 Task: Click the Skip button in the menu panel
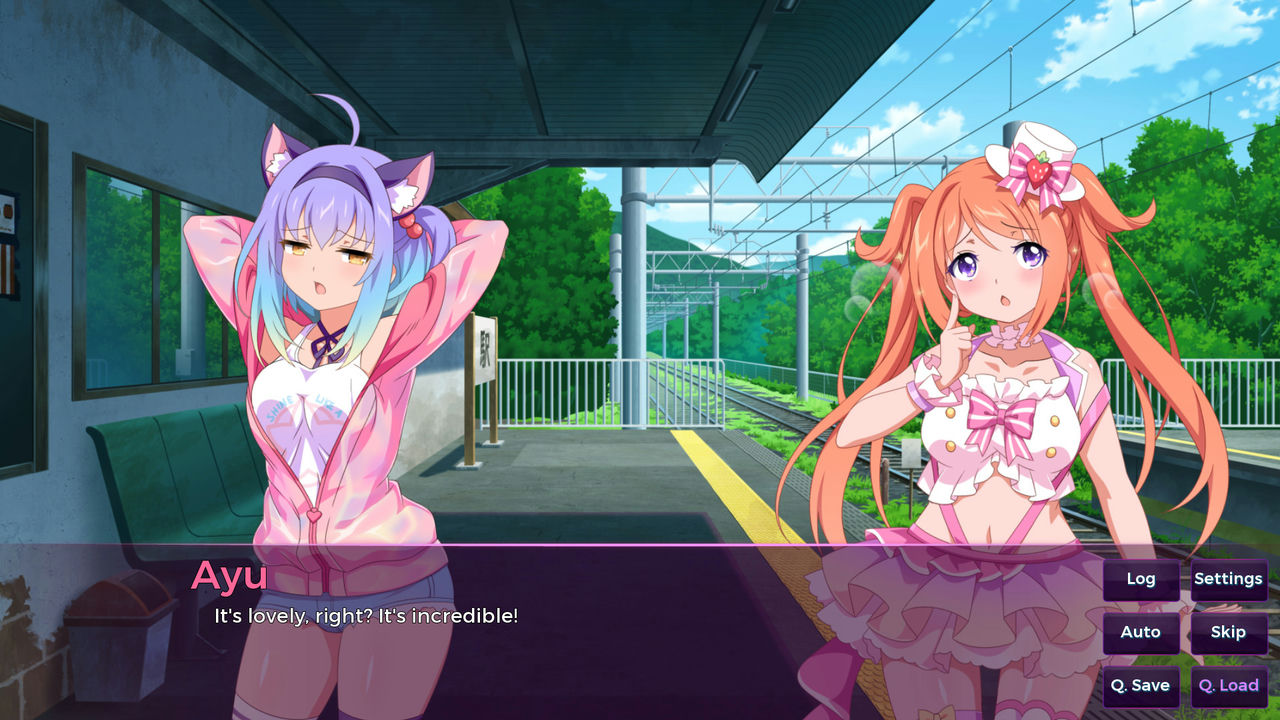point(1228,632)
